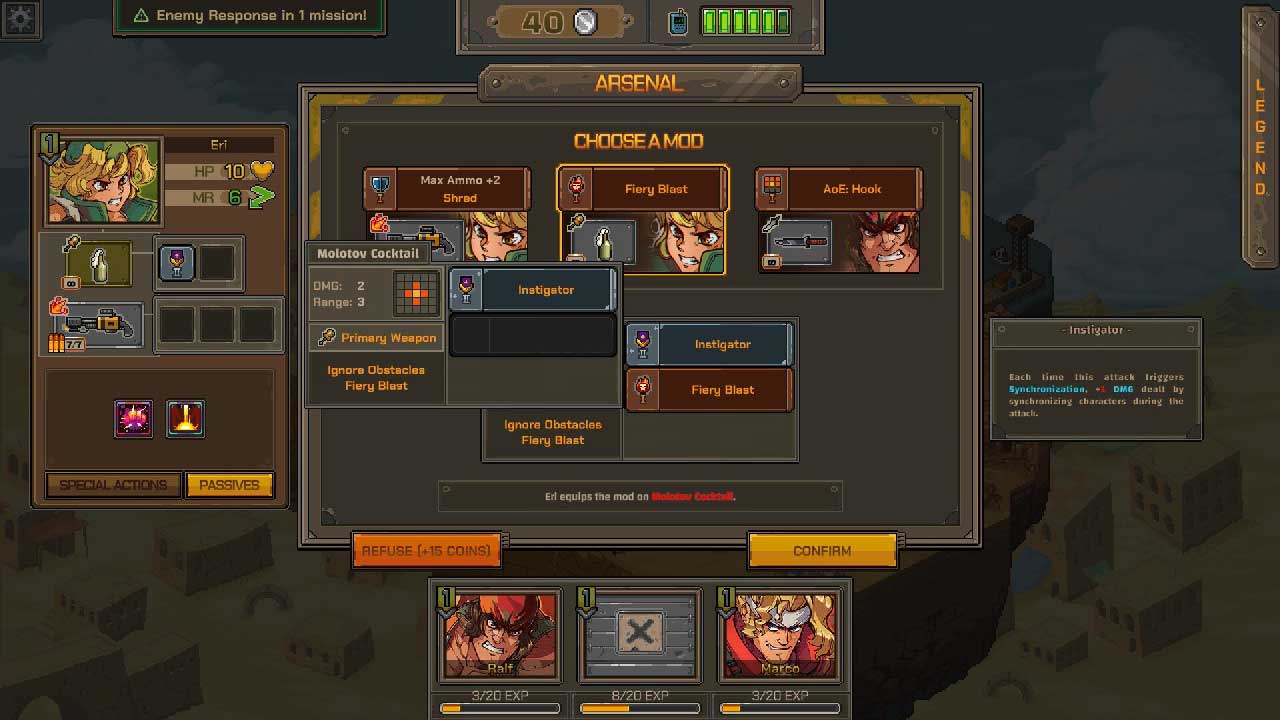Click Eri's character portrait
Viewport: 1280px width, 720px height.
(x=103, y=181)
